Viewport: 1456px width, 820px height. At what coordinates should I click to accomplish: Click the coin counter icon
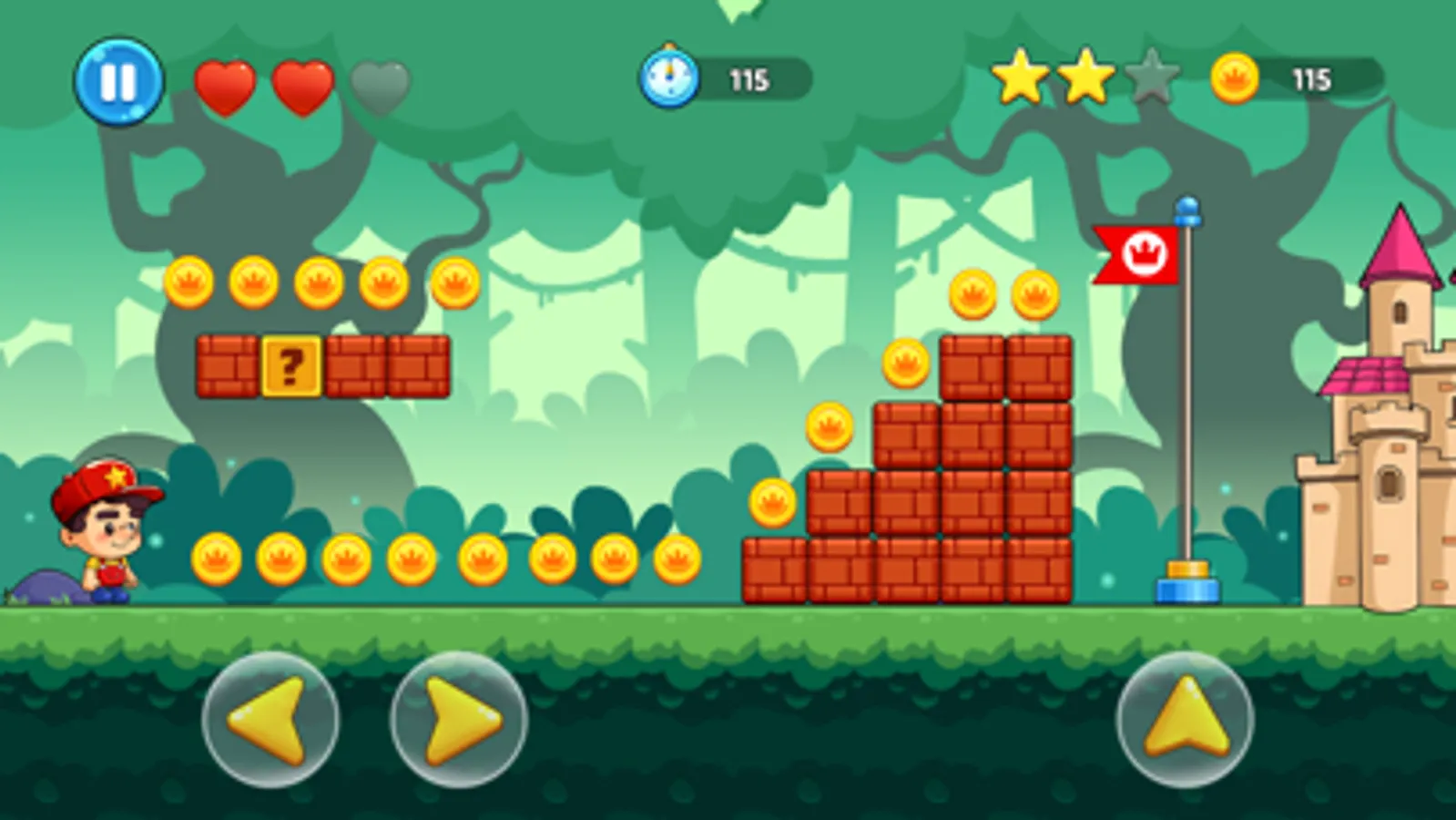click(x=1236, y=77)
